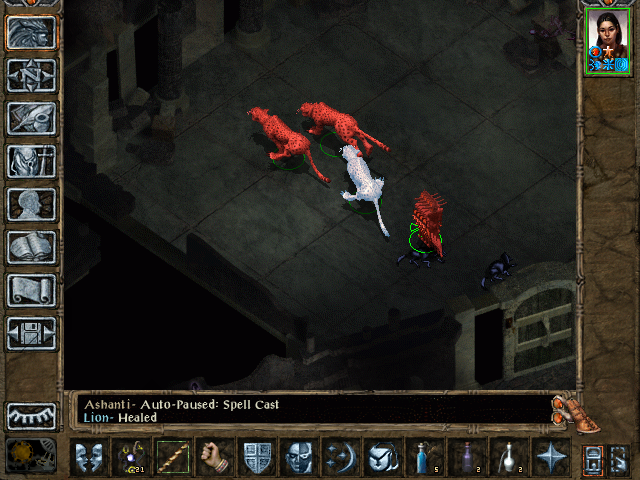Activate the talk masks action
This screenshot has width=640, height=480.
click(x=88, y=457)
